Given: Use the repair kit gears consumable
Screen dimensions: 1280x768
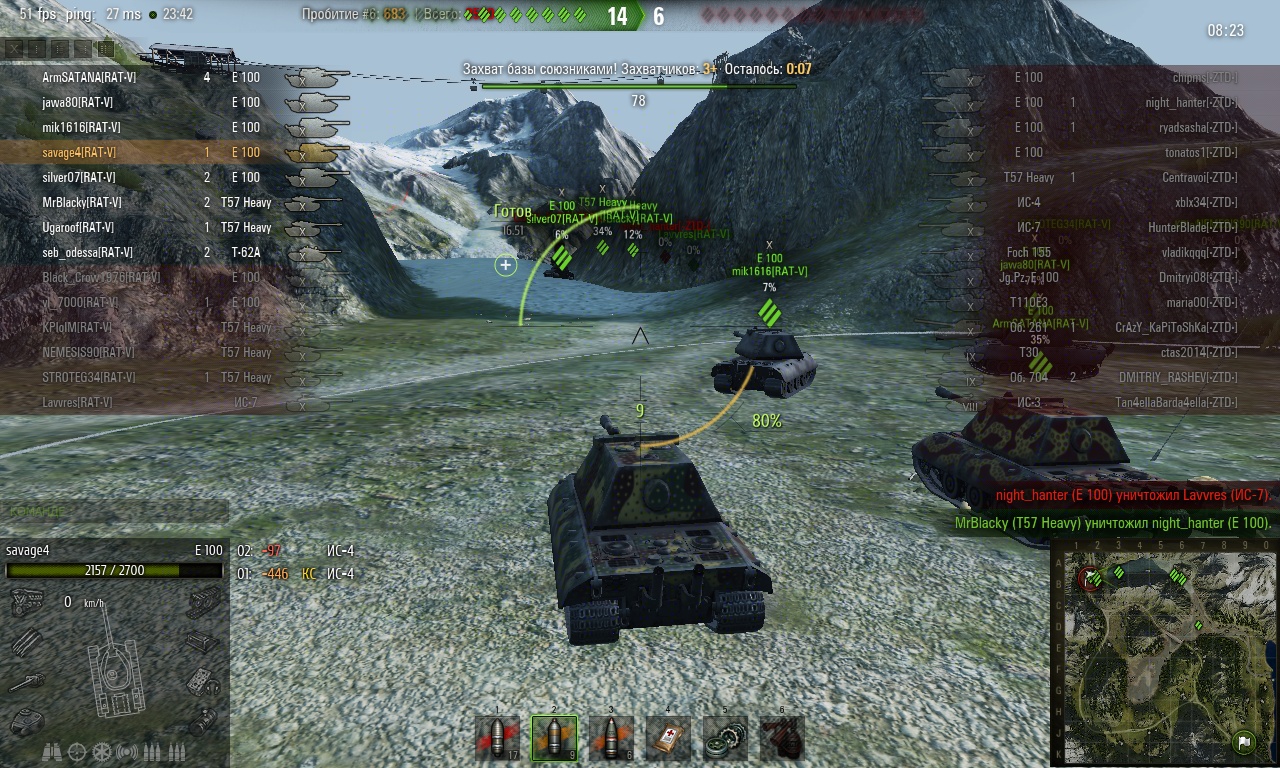Looking at the screenshot, I should point(724,738).
